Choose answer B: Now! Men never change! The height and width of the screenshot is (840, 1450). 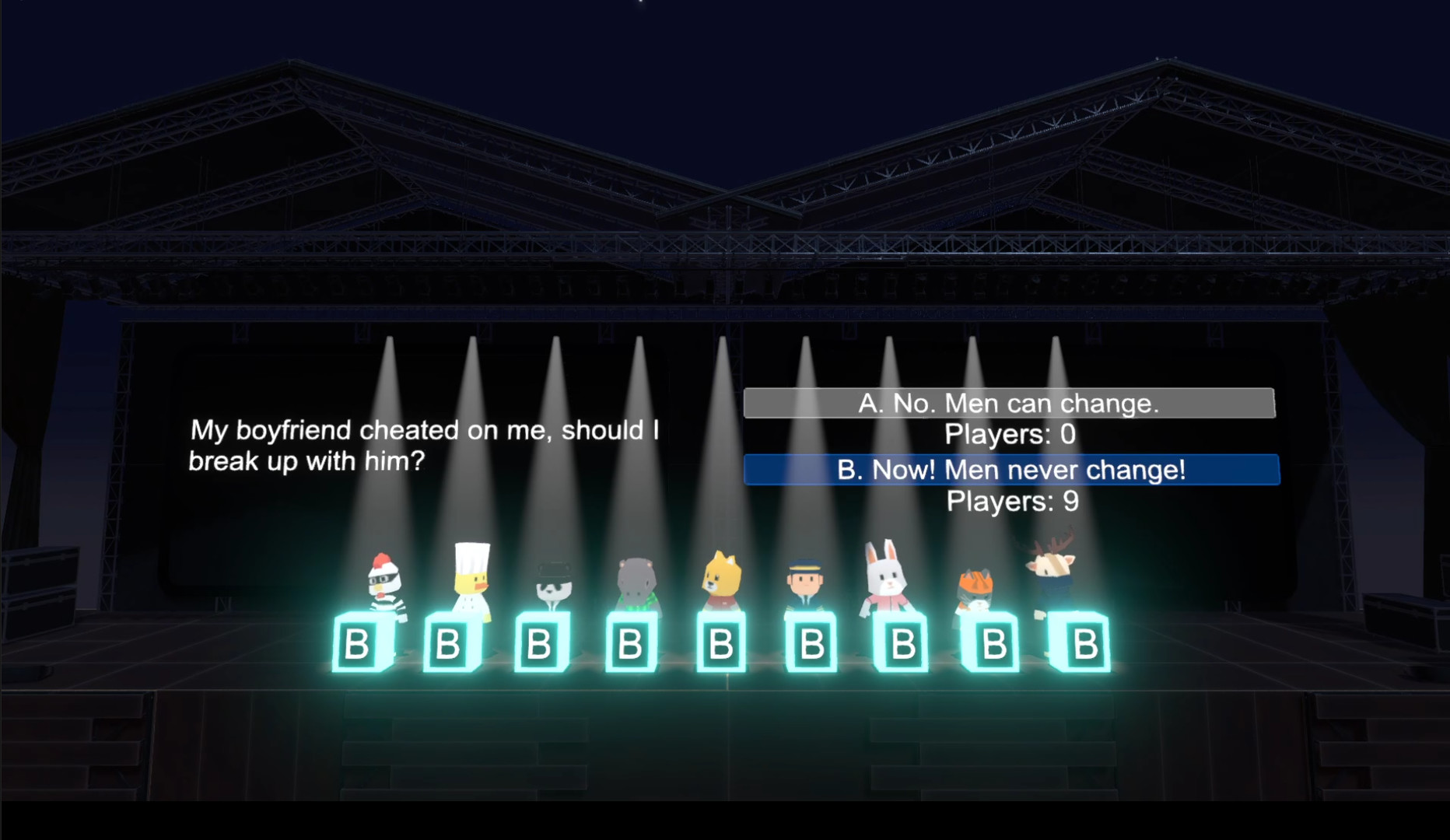1011,470
